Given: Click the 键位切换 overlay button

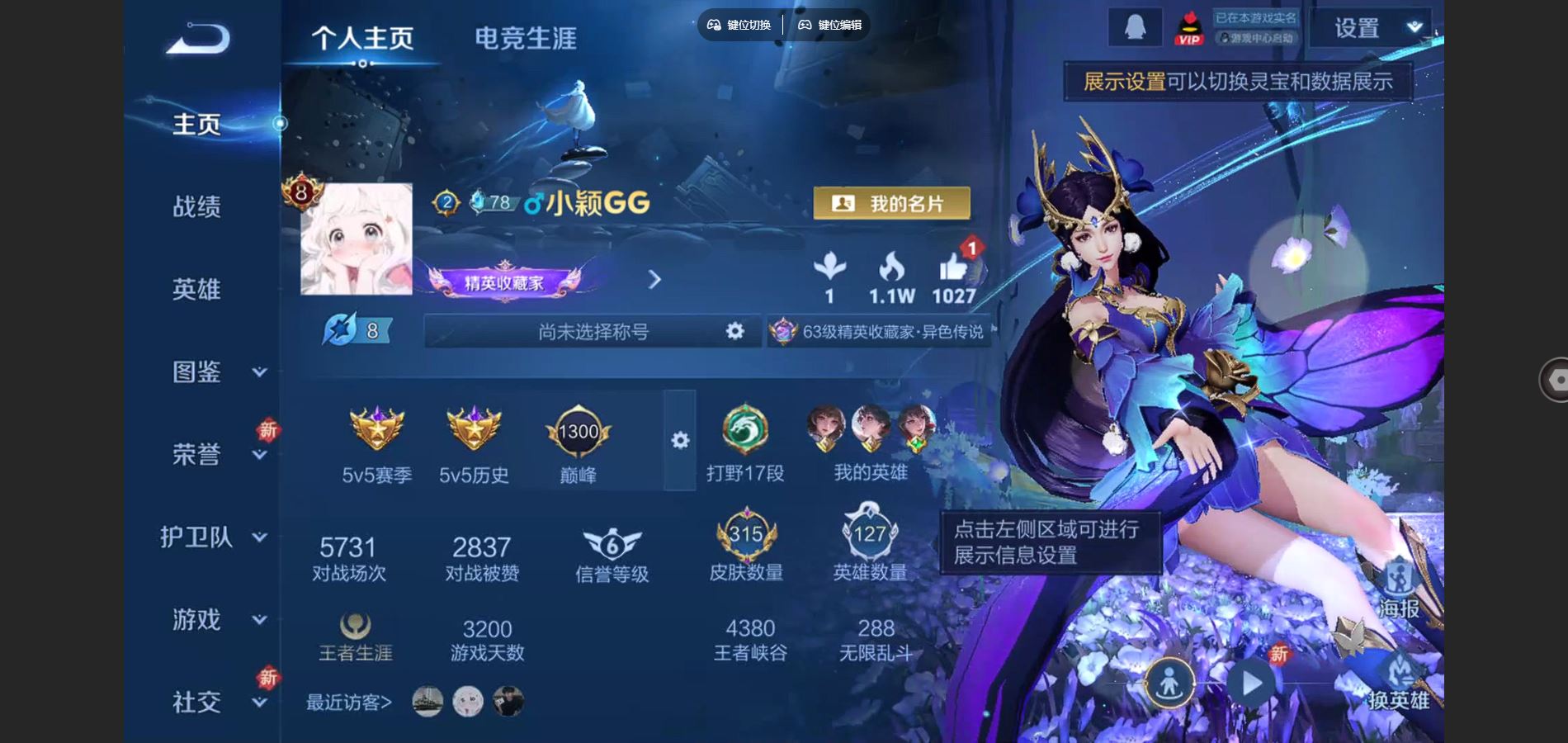Looking at the screenshot, I should click(739, 25).
